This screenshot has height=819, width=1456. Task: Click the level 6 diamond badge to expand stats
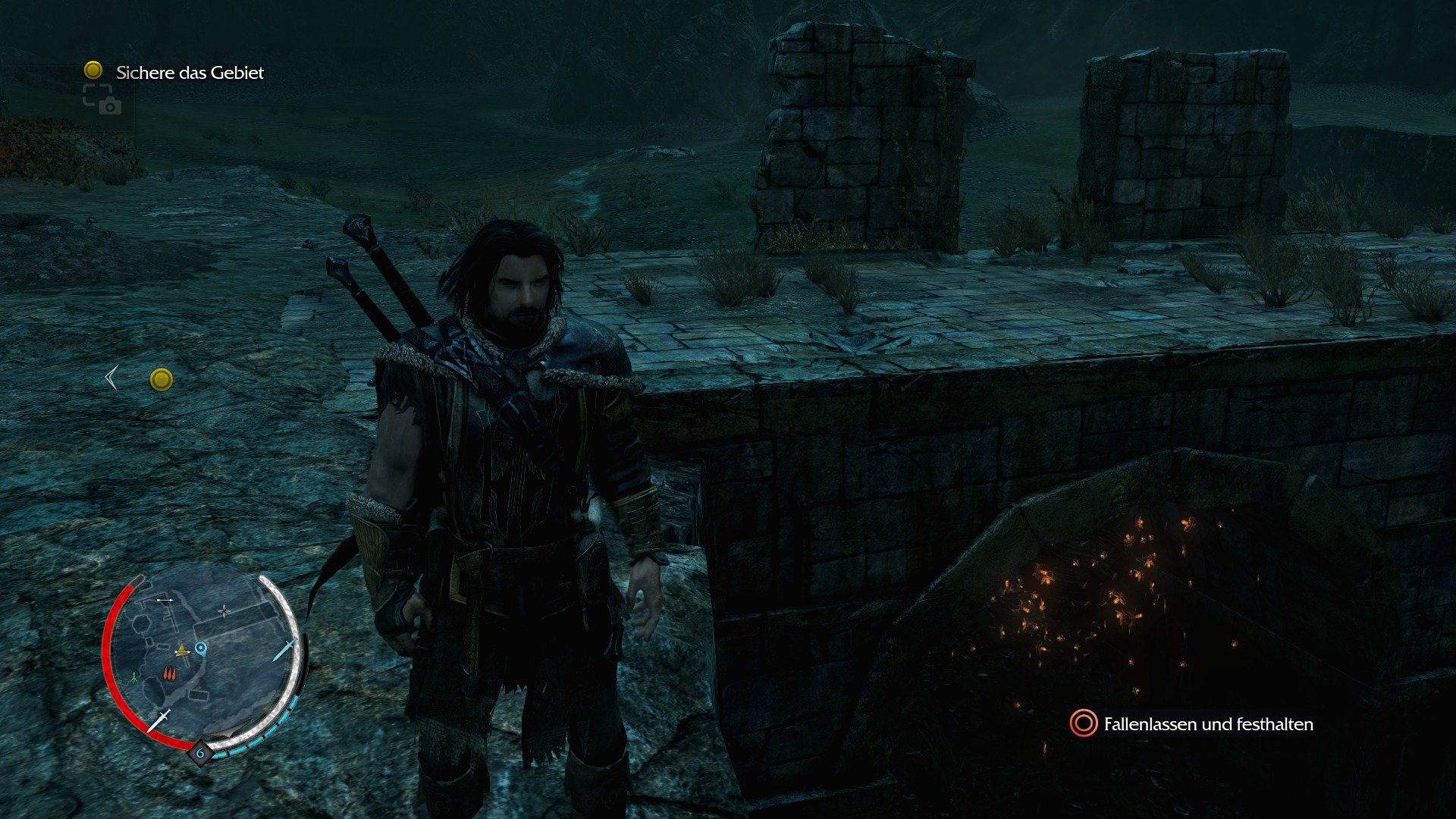coord(200,752)
